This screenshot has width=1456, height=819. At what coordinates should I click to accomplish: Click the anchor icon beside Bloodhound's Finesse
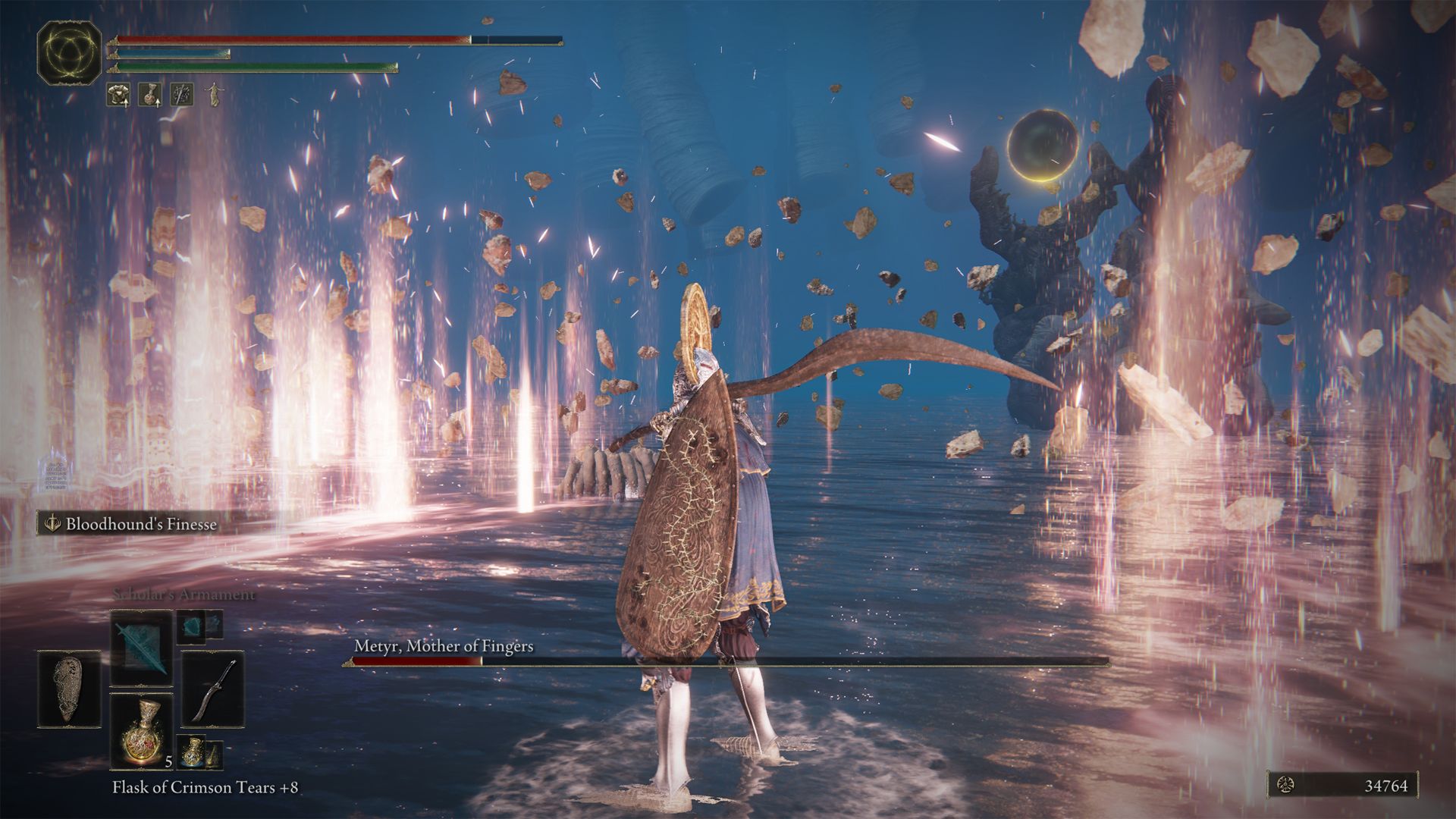(52, 523)
